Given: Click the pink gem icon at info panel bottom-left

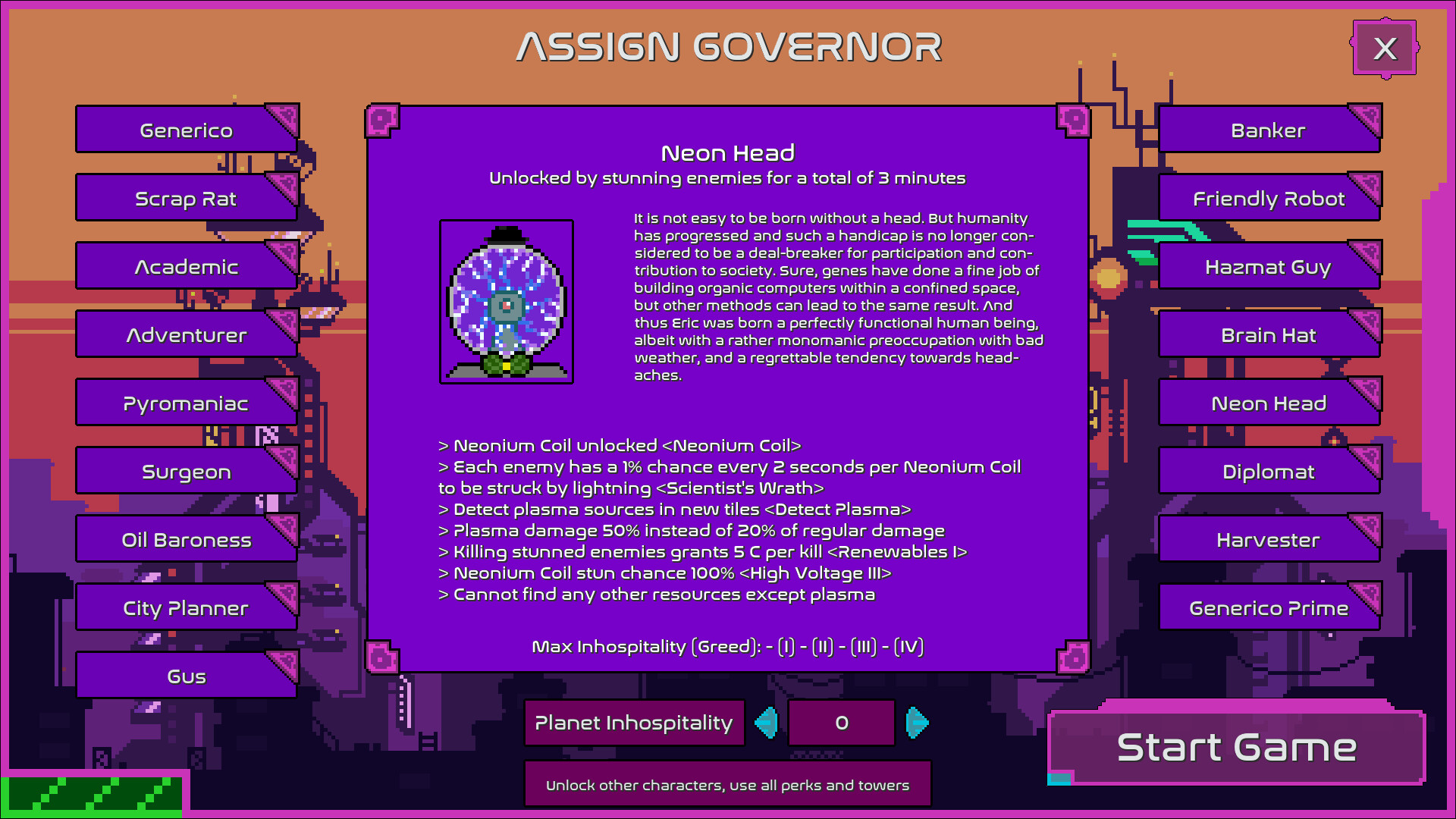Looking at the screenshot, I should [382, 658].
